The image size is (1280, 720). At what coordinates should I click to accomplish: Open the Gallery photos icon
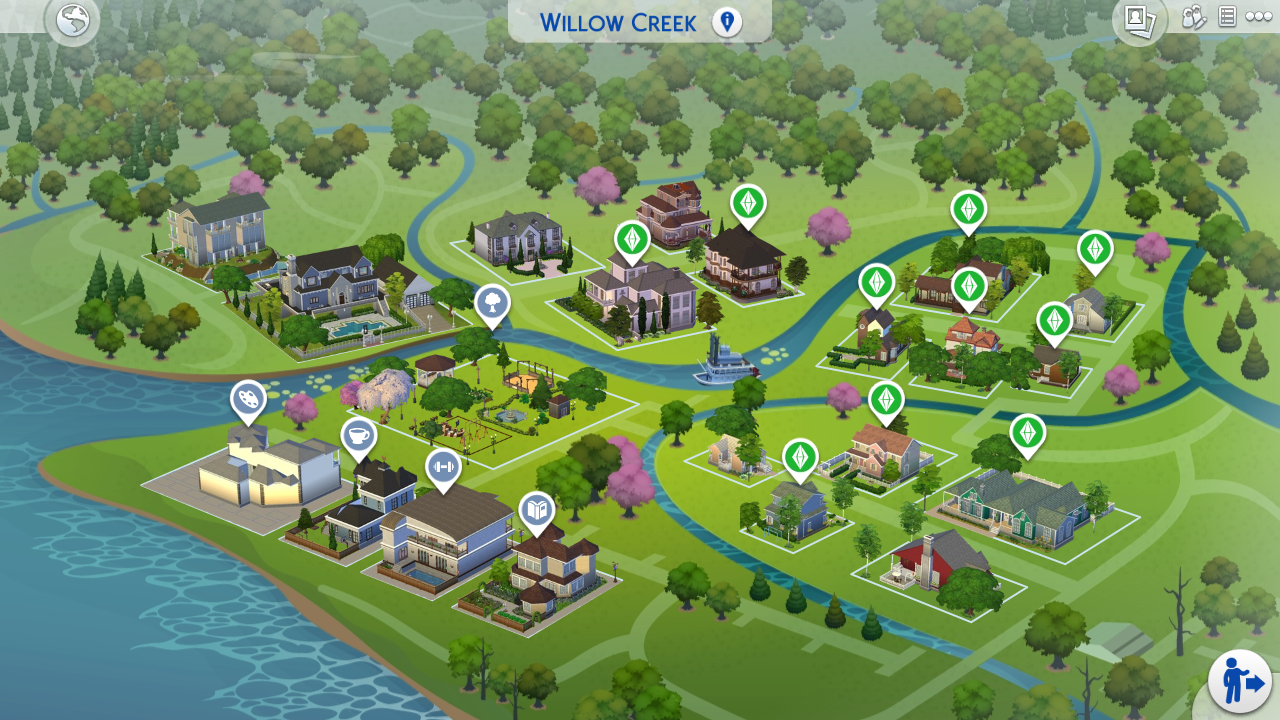[x=1139, y=19]
